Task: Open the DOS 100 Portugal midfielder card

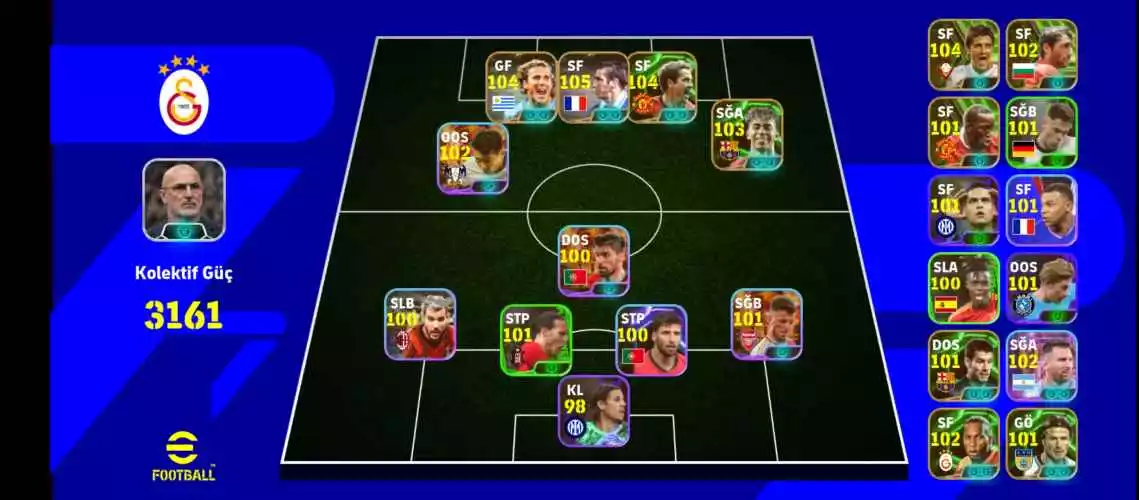Action: (593, 260)
